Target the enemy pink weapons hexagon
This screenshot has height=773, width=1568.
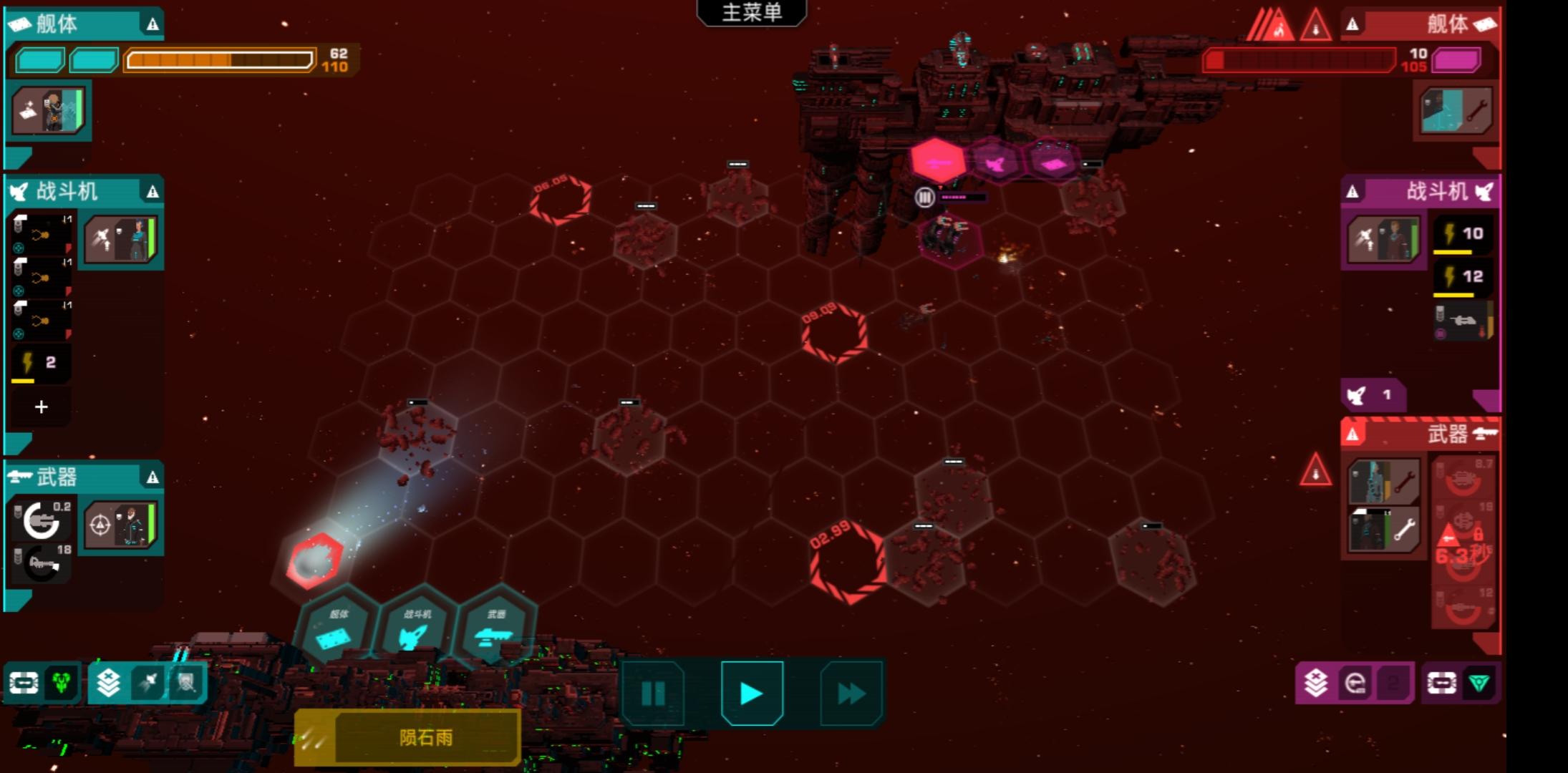pos(938,161)
